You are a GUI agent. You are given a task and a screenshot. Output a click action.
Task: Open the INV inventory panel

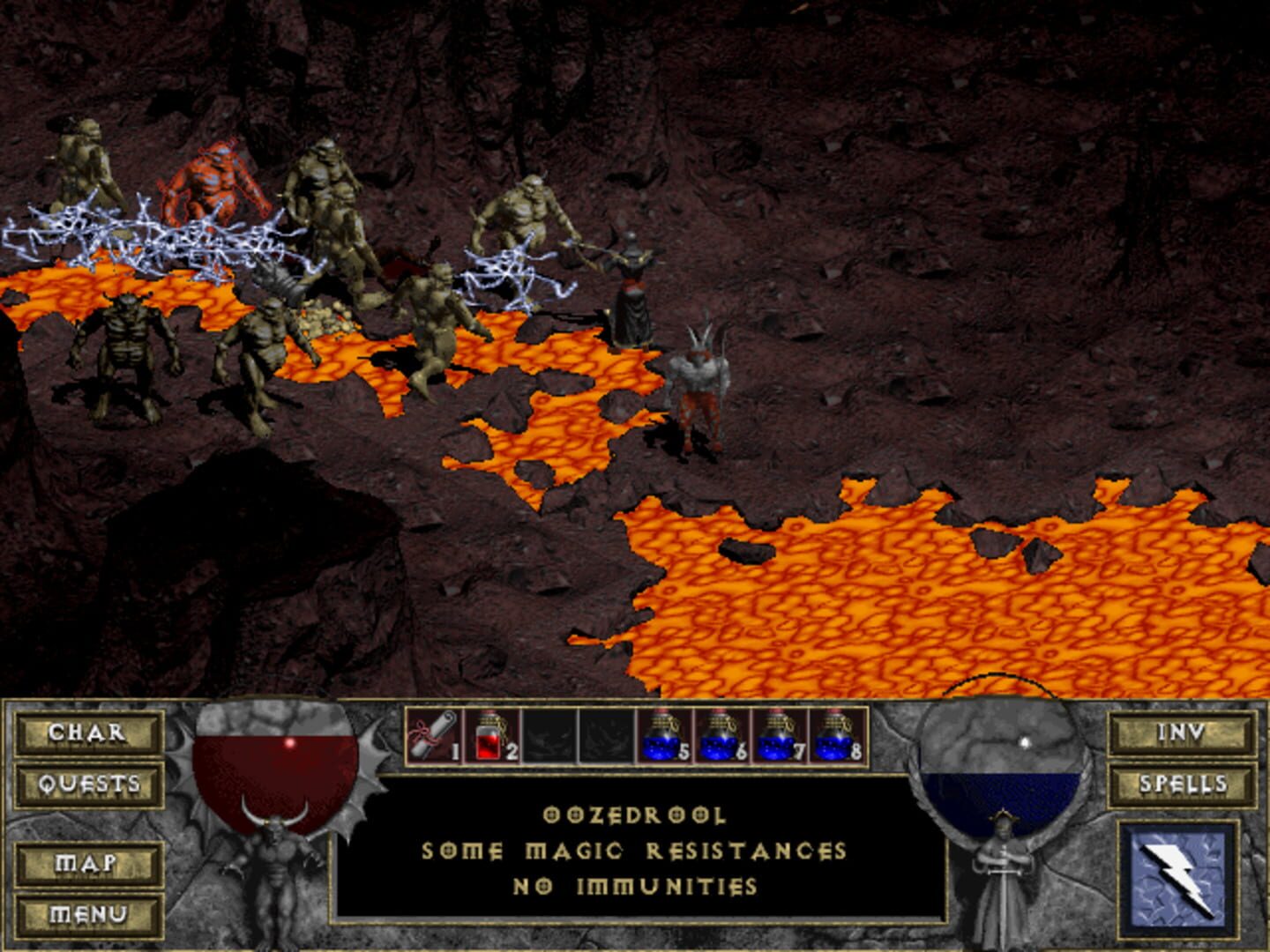click(1182, 731)
